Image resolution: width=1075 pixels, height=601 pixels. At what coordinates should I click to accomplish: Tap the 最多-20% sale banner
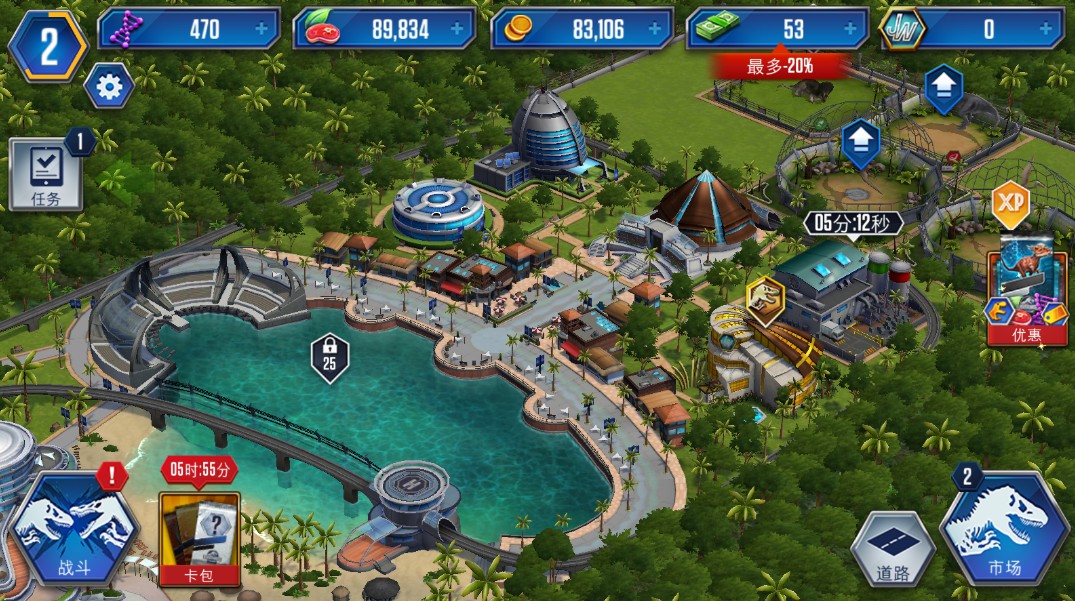(x=780, y=67)
